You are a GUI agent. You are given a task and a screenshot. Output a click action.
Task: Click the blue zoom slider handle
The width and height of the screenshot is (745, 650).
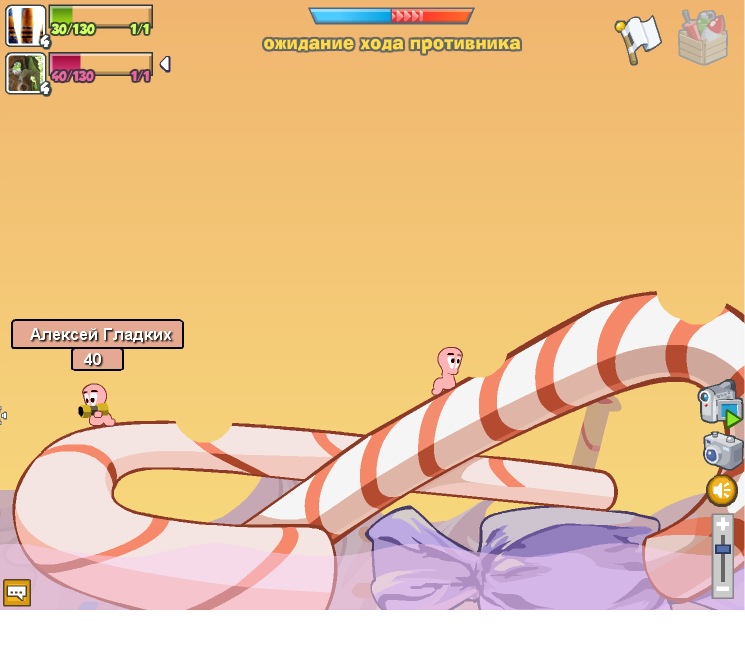pos(722,549)
